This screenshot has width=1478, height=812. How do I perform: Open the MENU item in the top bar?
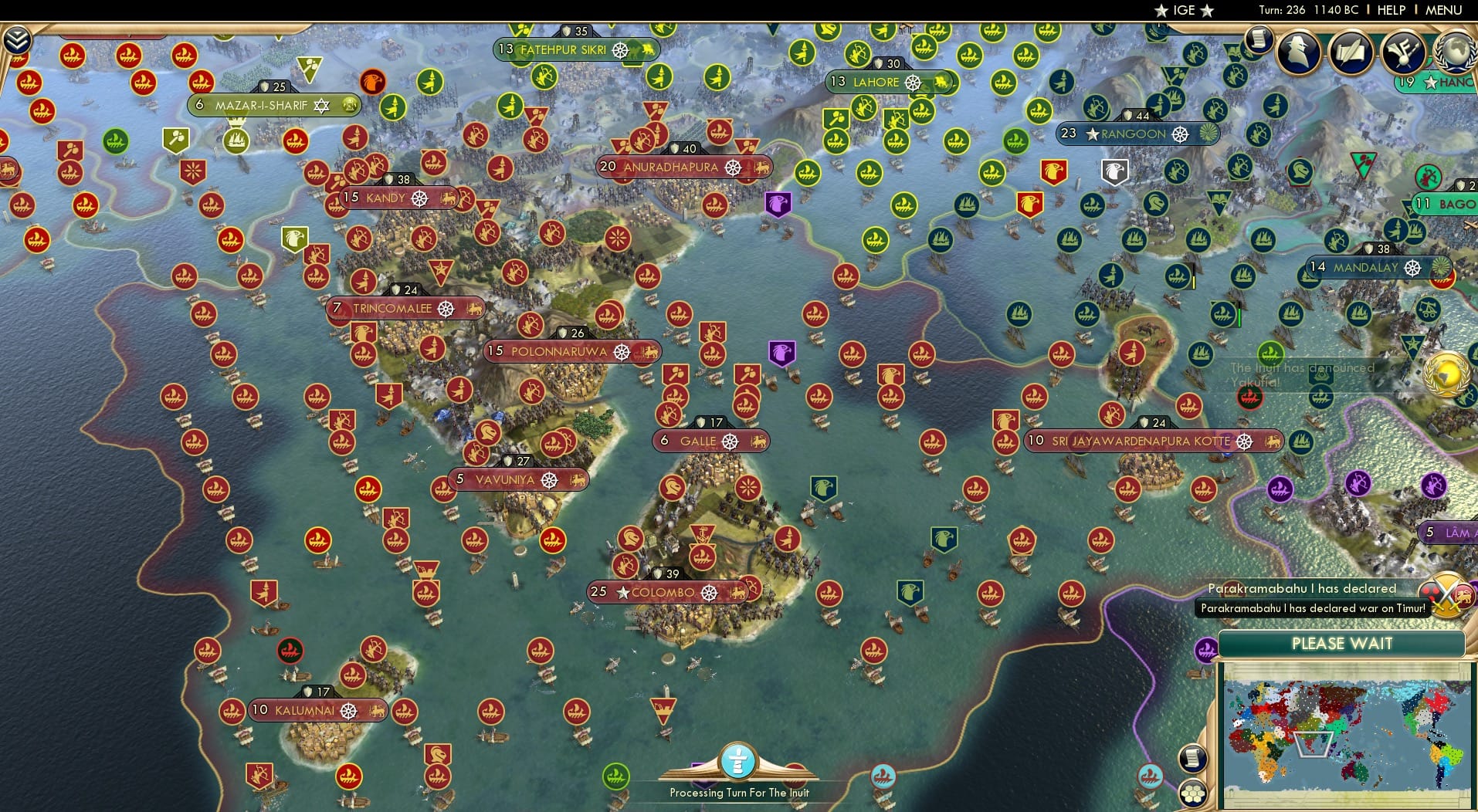[1444, 10]
